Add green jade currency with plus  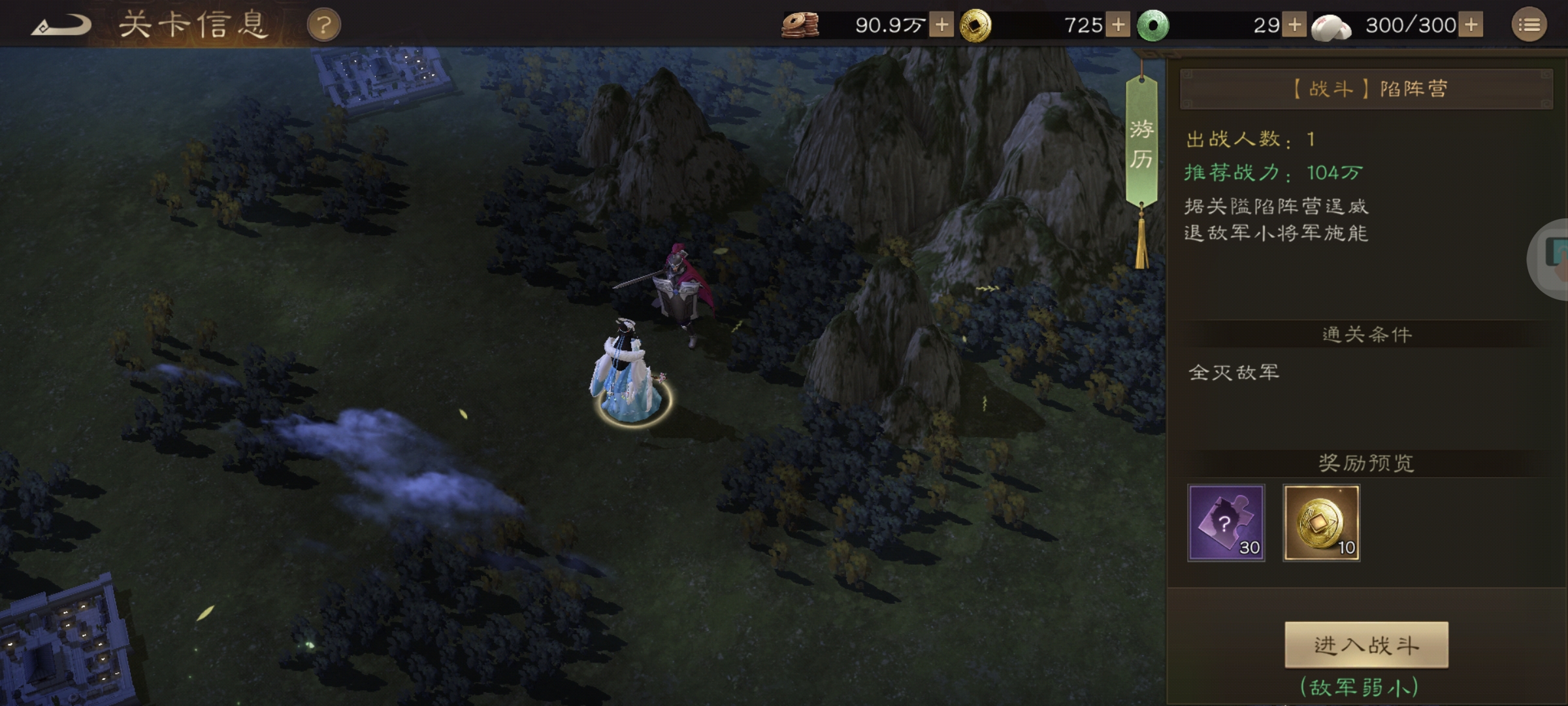[x=1294, y=25]
